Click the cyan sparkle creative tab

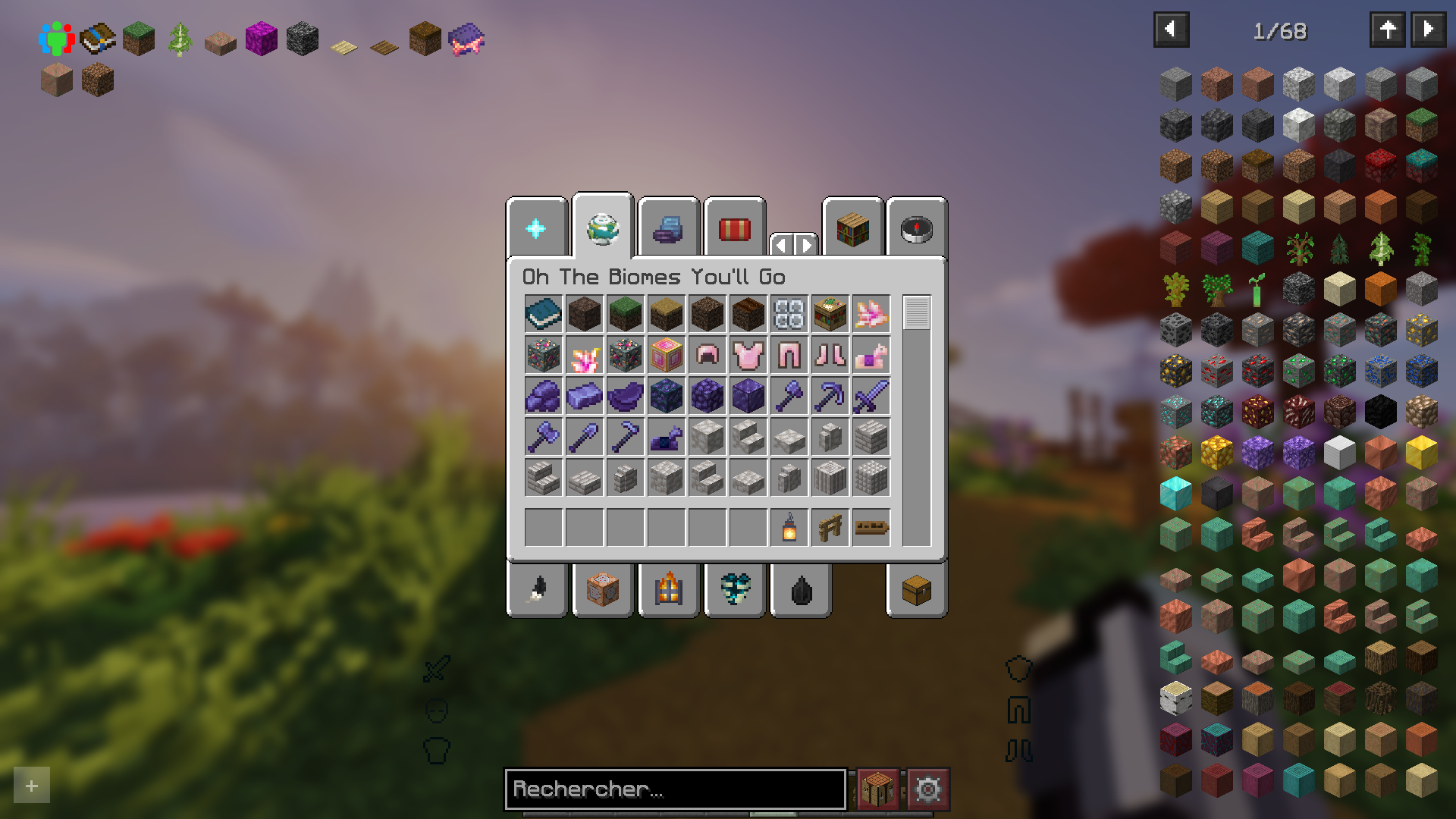click(x=537, y=226)
